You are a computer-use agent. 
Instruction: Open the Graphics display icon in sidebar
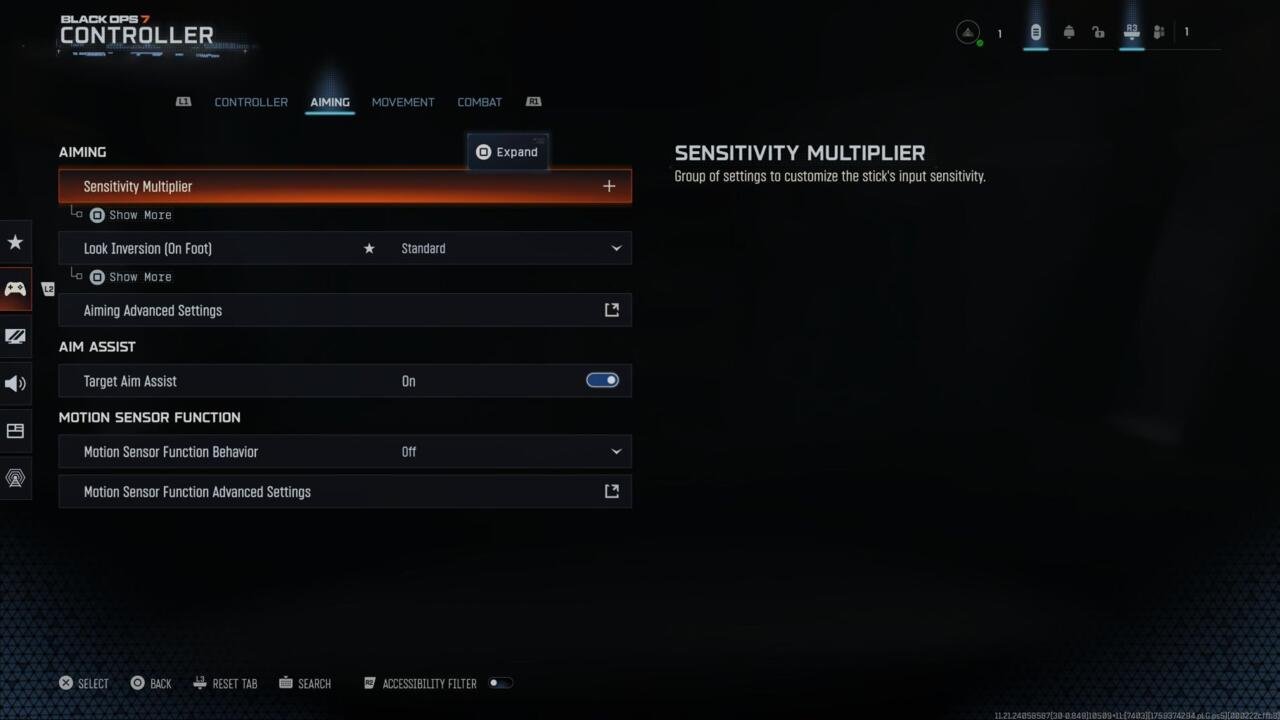[15, 336]
